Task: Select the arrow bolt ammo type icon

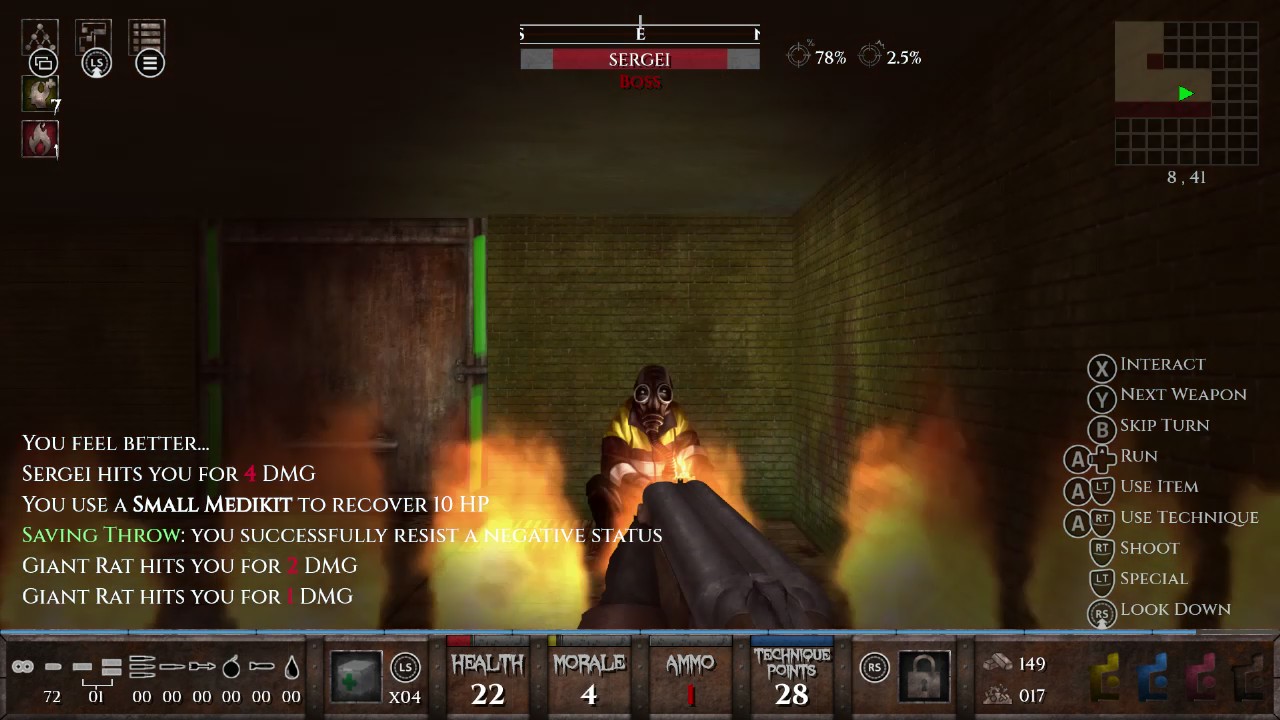Action: coord(201,666)
